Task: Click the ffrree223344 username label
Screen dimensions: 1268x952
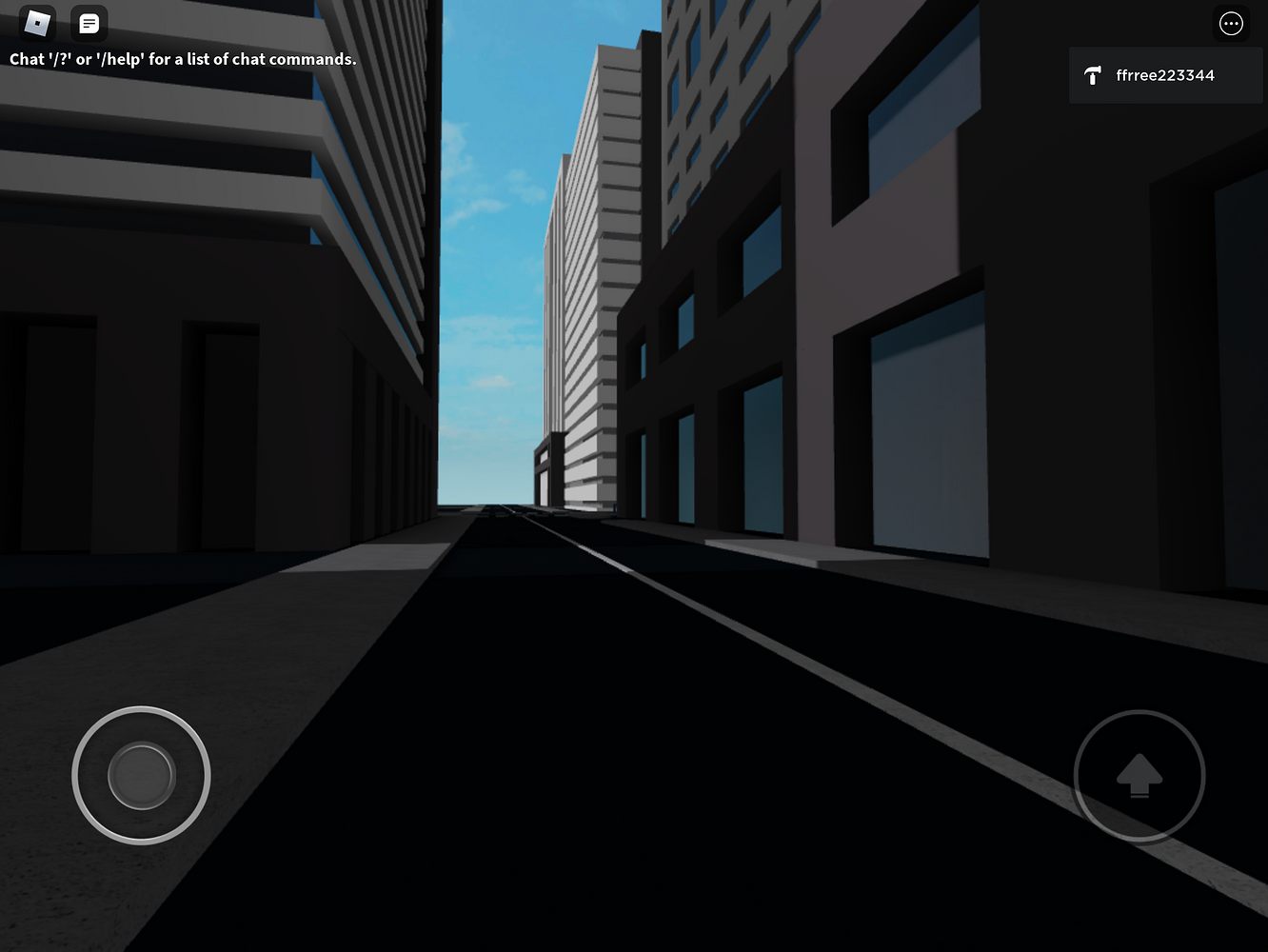Action: pos(1165,75)
